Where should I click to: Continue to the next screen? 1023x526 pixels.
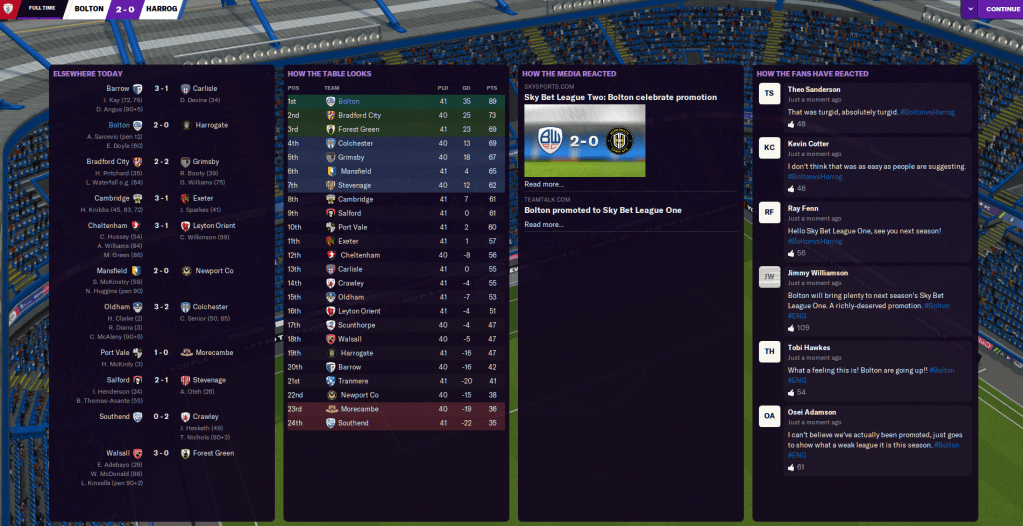pyautogui.click(x=1001, y=9)
